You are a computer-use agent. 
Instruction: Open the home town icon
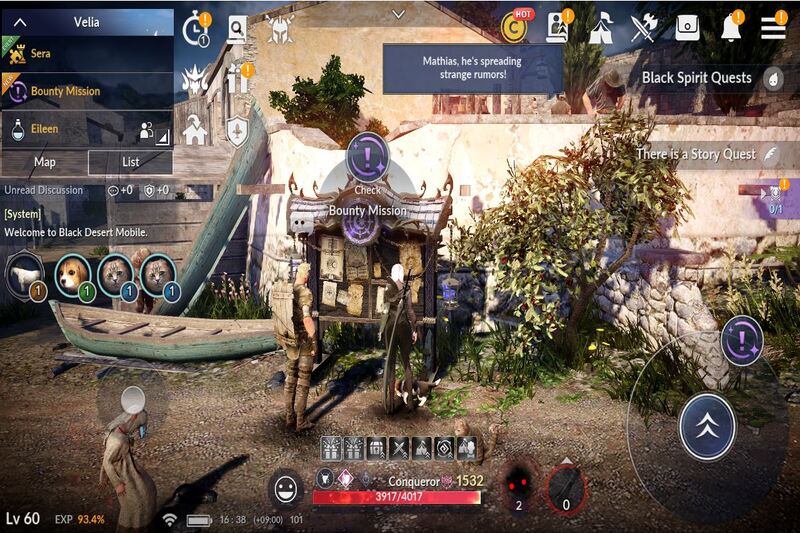[x=194, y=130]
